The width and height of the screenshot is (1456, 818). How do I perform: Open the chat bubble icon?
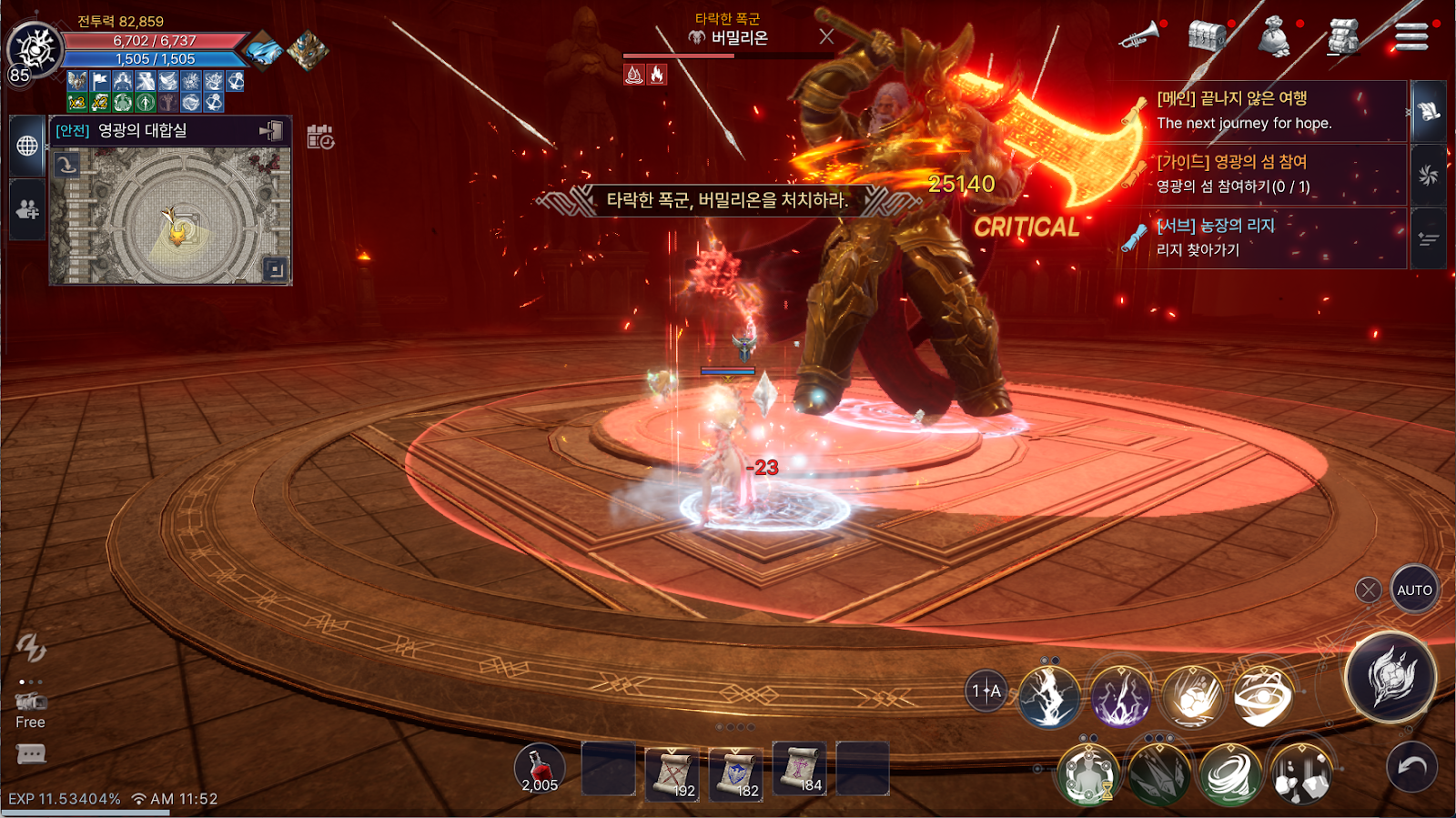[x=31, y=754]
